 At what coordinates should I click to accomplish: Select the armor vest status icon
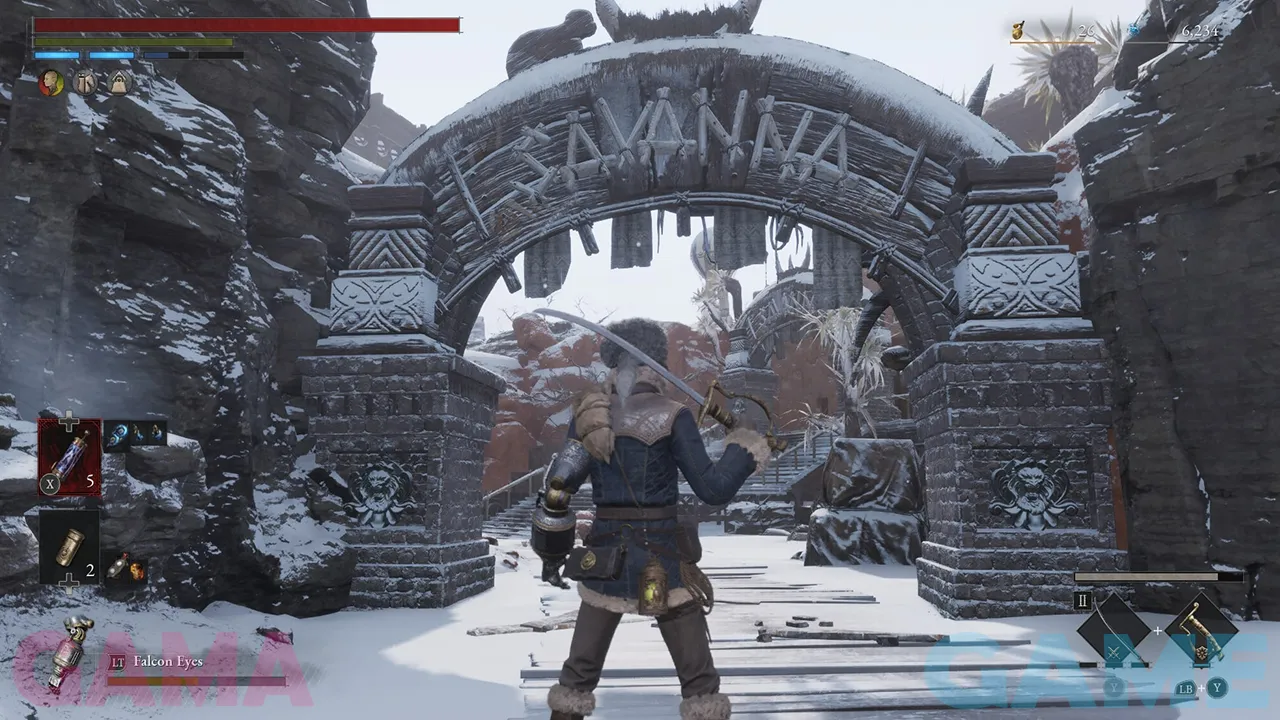coord(84,83)
